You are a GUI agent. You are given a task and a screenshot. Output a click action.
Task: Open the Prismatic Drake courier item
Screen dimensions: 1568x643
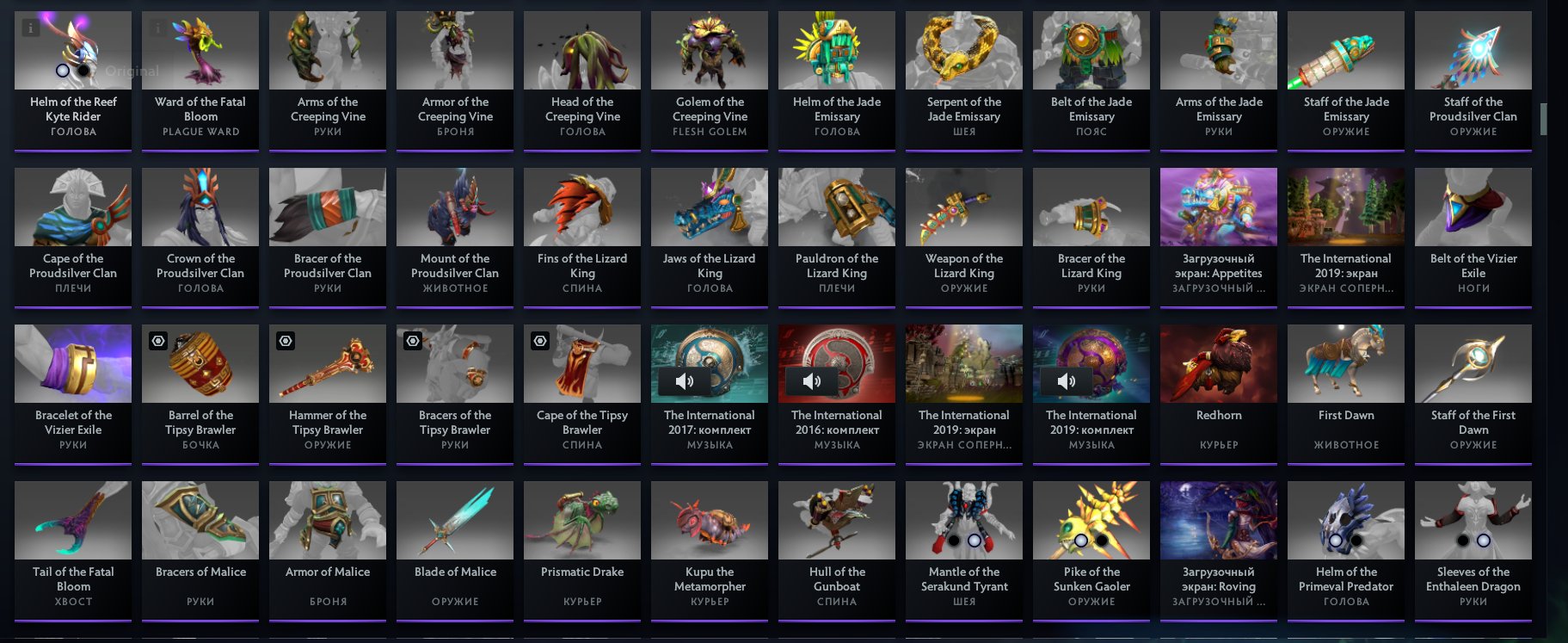click(x=581, y=520)
